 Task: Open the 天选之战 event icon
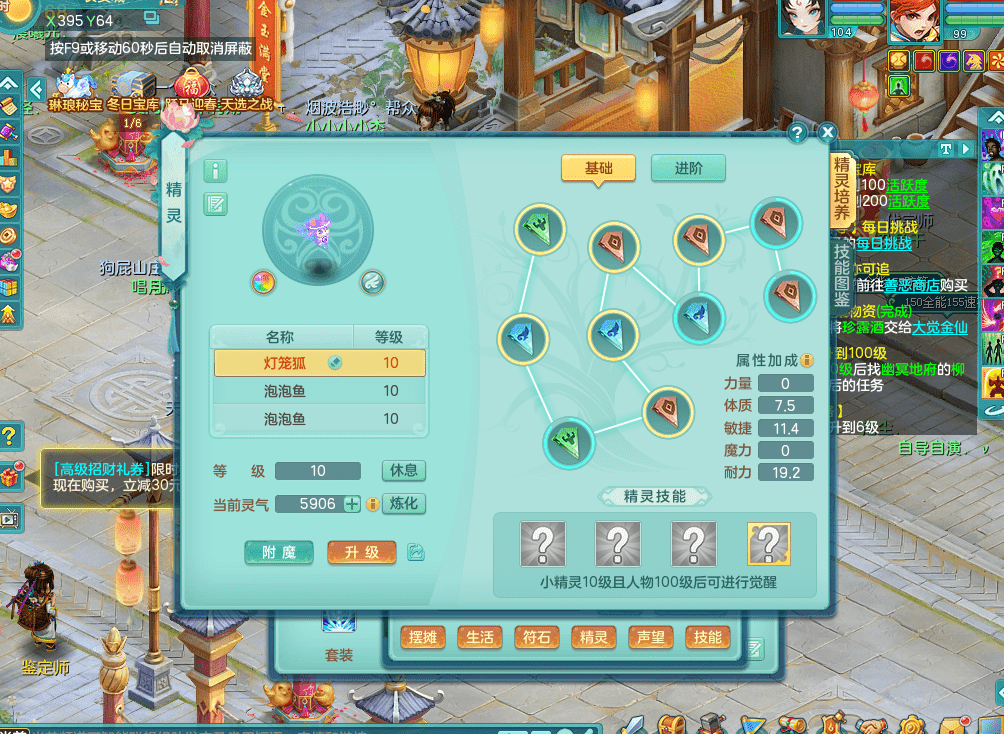pyautogui.click(x=246, y=89)
